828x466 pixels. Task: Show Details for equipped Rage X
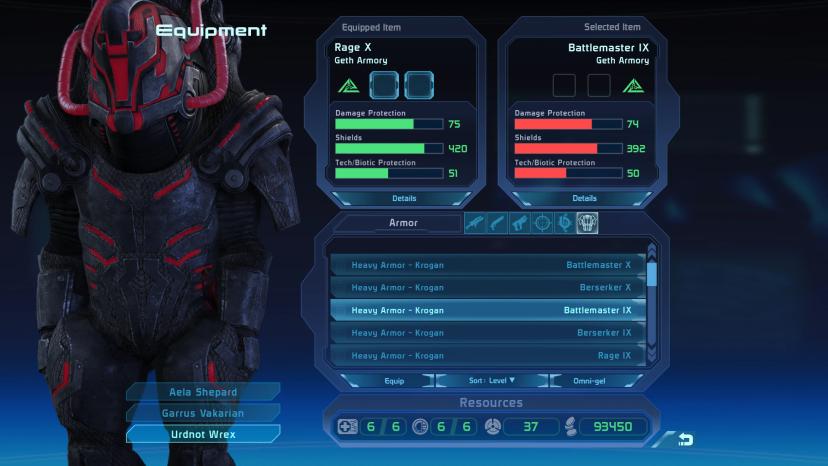point(404,199)
